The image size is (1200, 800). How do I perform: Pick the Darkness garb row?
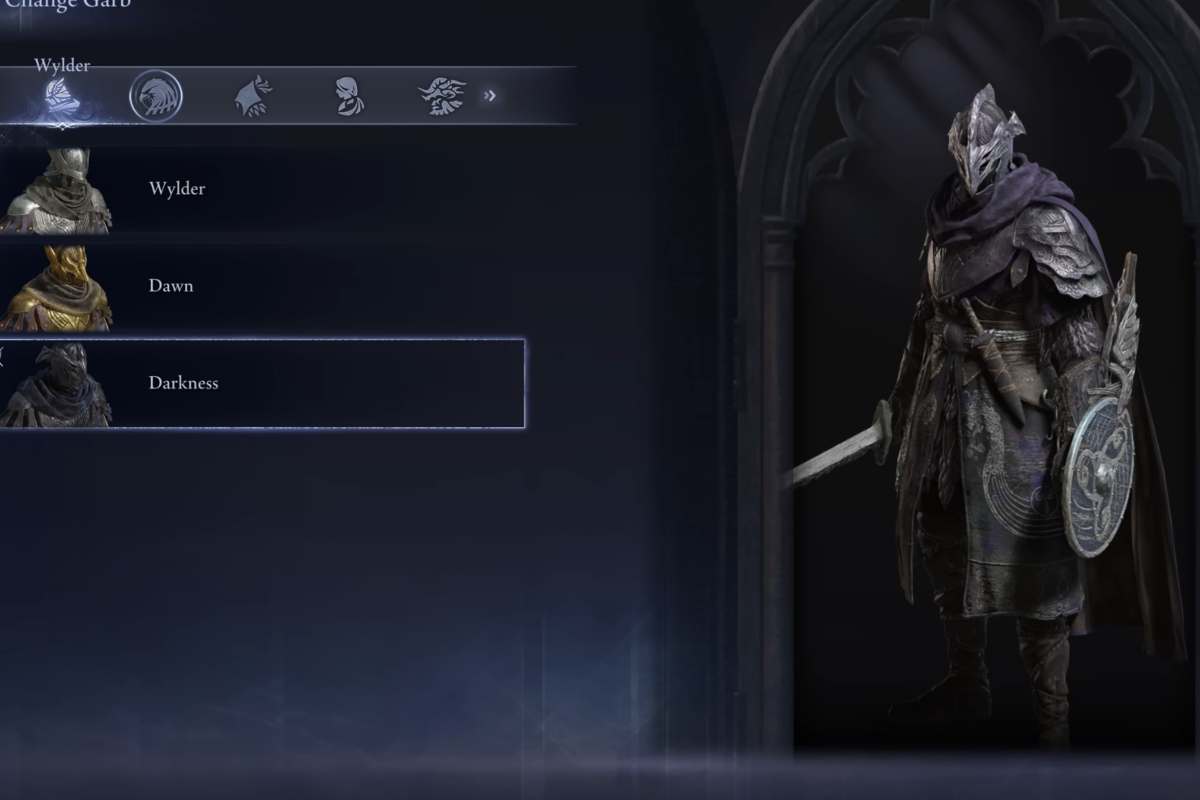point(262,383)
